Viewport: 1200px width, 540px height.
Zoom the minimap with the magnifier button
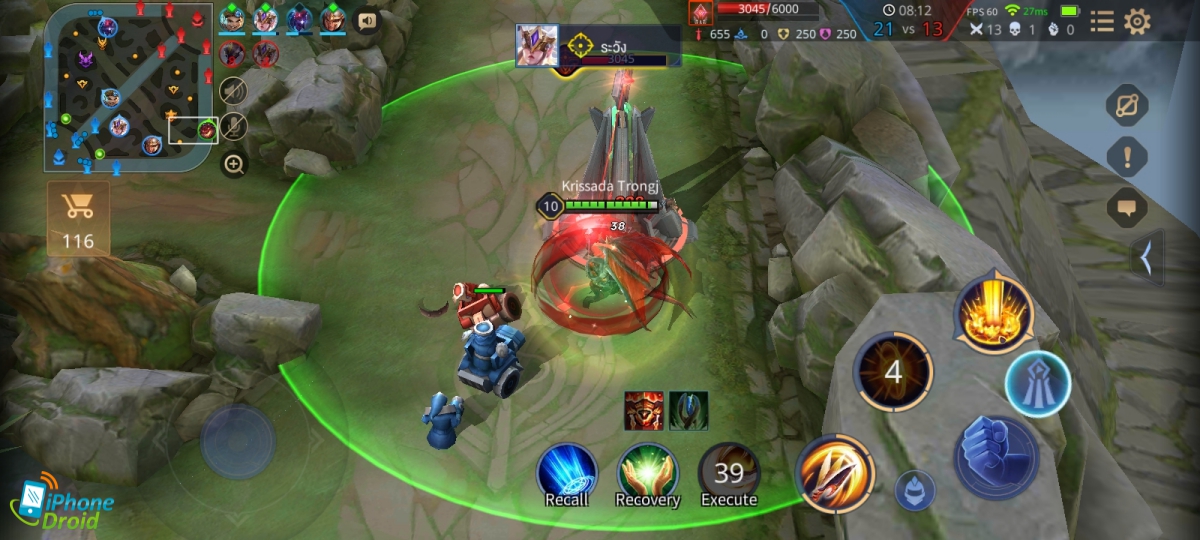(x=234, y=164)
